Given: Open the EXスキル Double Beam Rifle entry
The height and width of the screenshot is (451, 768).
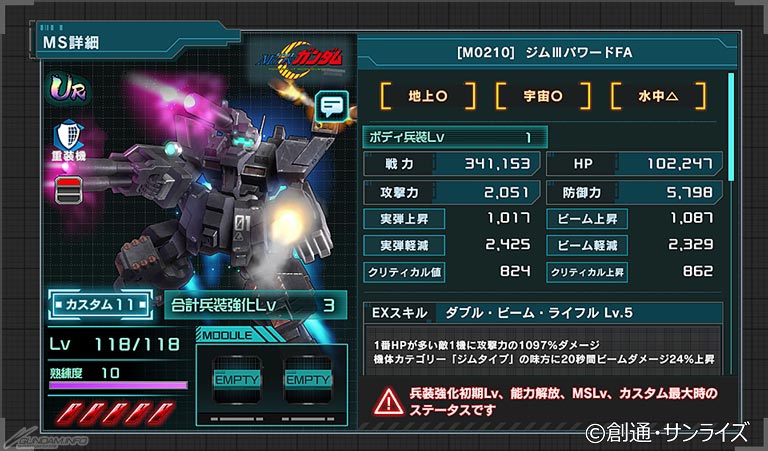Looking at the screenshot, I should click(545, 315).
